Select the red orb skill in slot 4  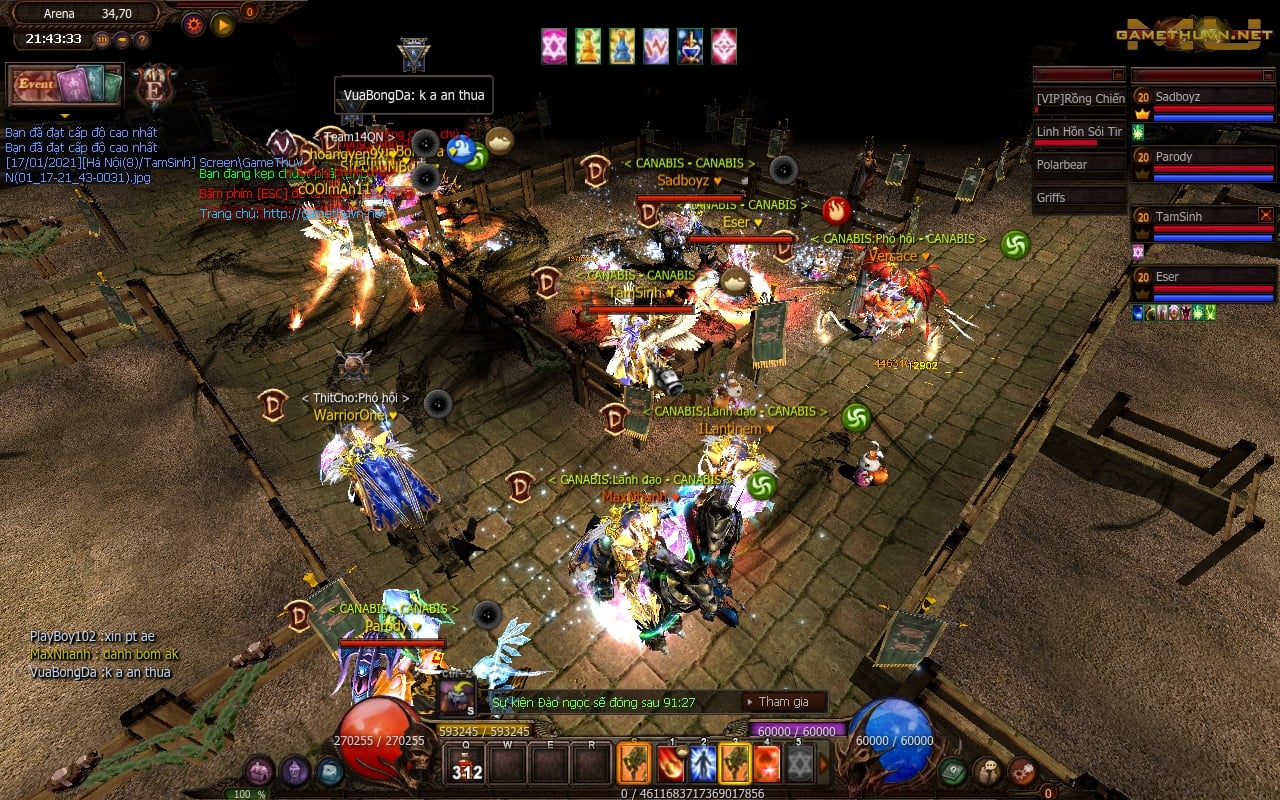coord(766,764)
